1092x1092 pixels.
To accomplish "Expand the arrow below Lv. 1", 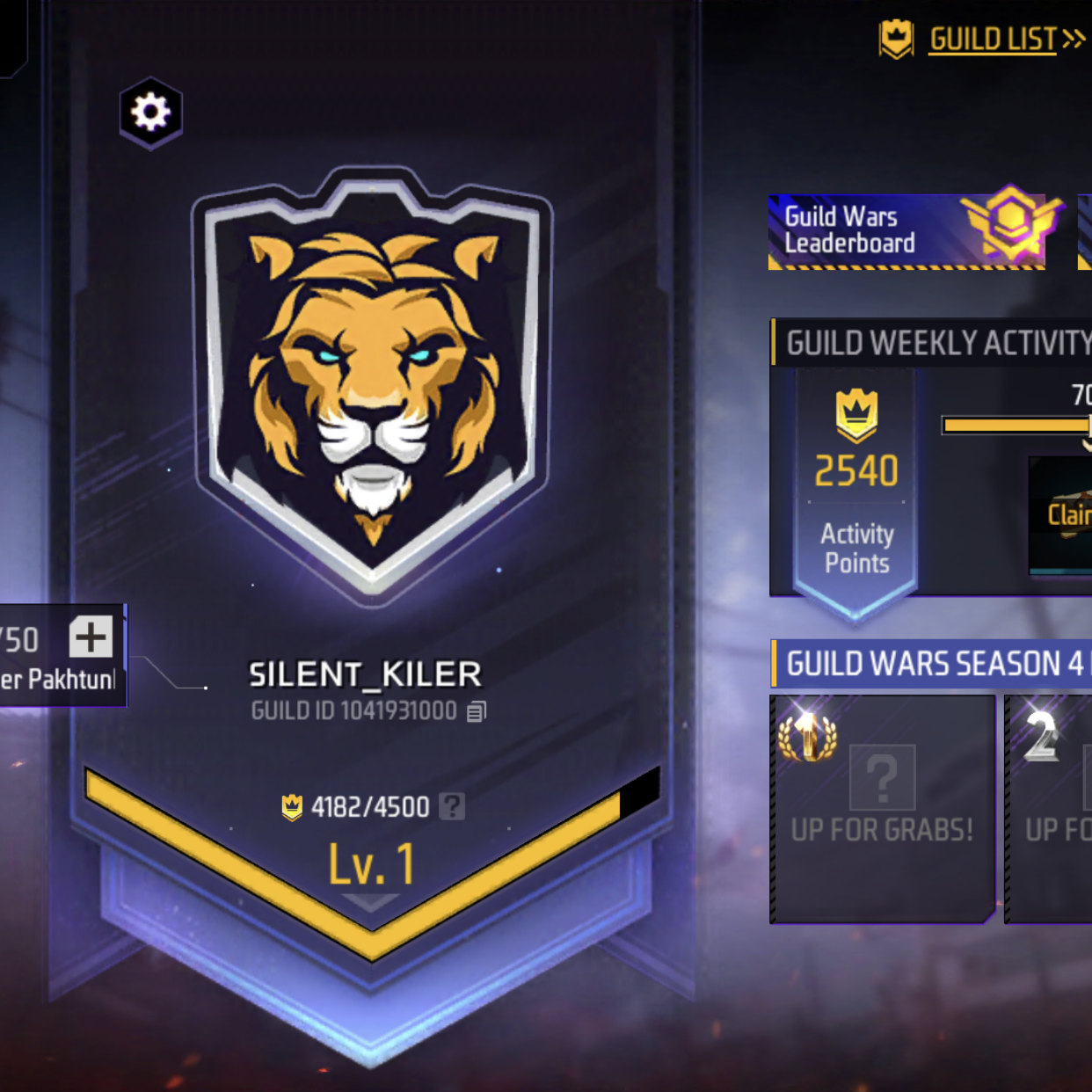I will click(371, 902).
